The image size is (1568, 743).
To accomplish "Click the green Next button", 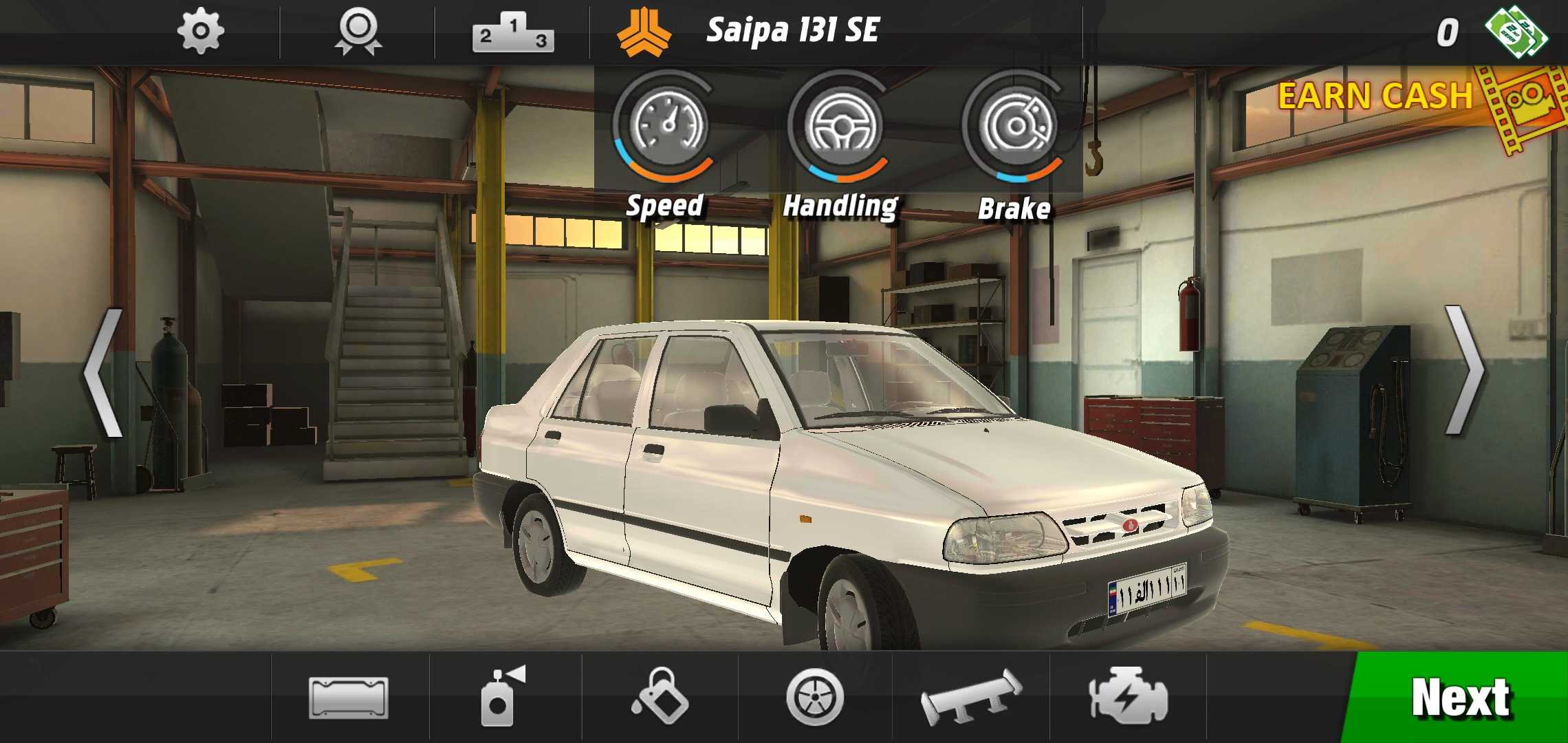I will [x=1459, y=698].
